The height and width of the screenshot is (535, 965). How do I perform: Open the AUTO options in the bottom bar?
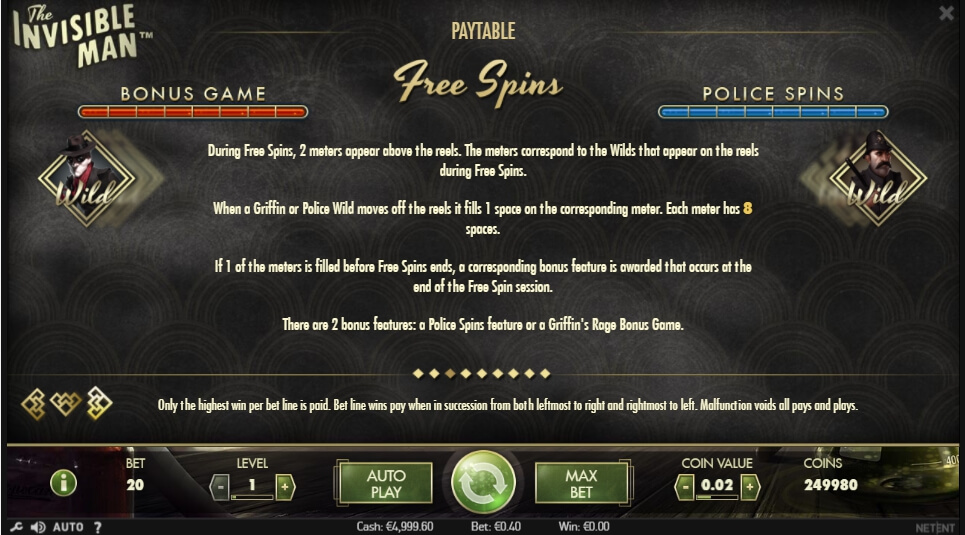pos(68,527)
